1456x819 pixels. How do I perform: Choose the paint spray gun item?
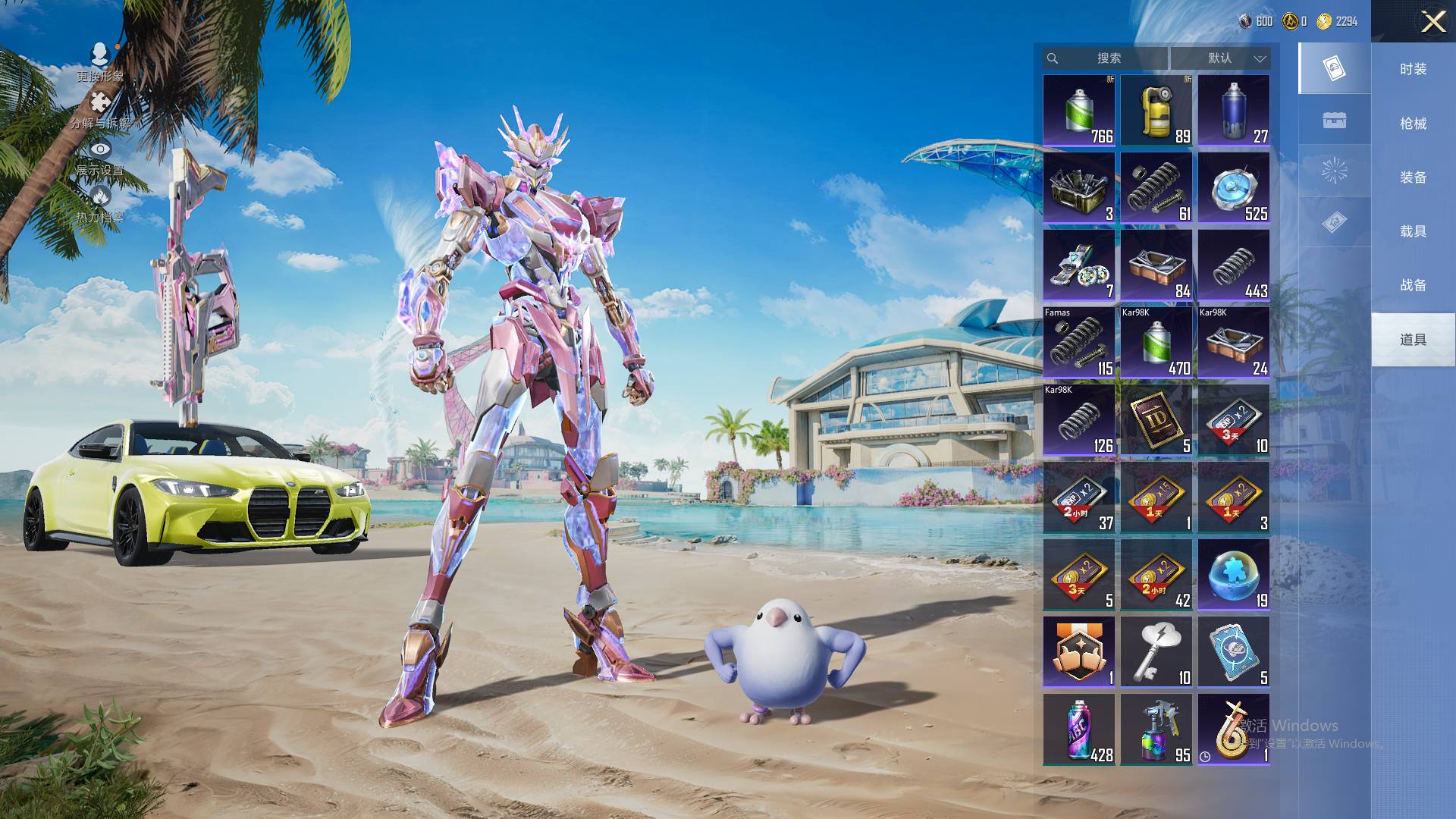click(1156, 730)
